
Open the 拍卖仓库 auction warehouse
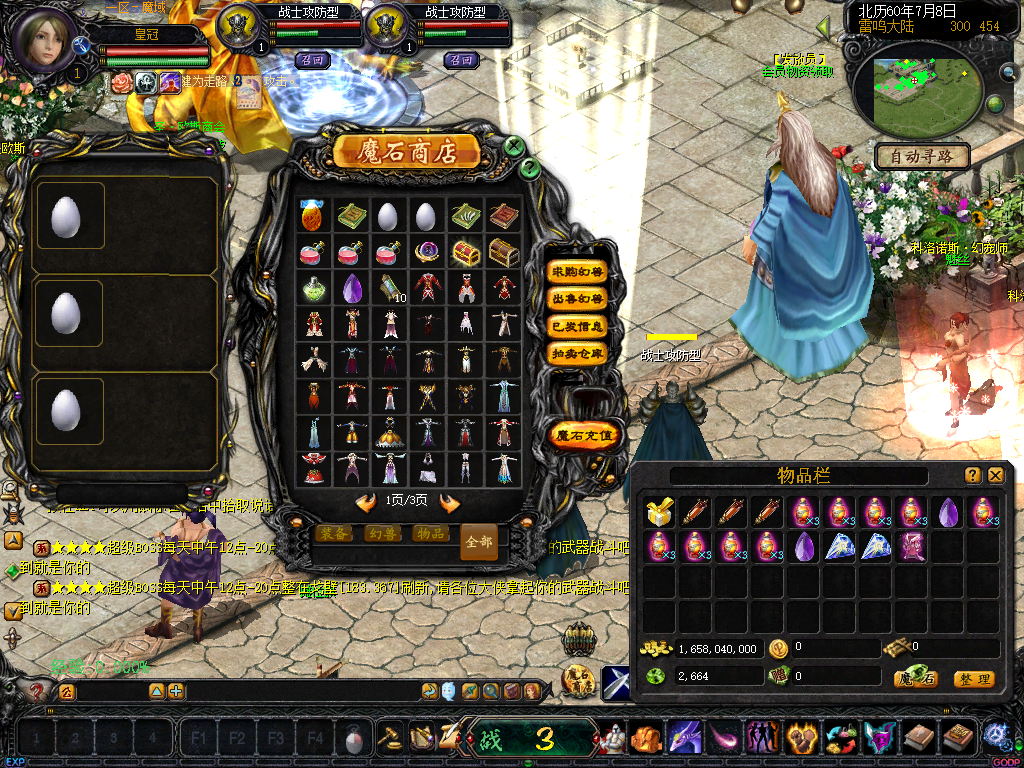pyautogui.click(x=577, y=353)
